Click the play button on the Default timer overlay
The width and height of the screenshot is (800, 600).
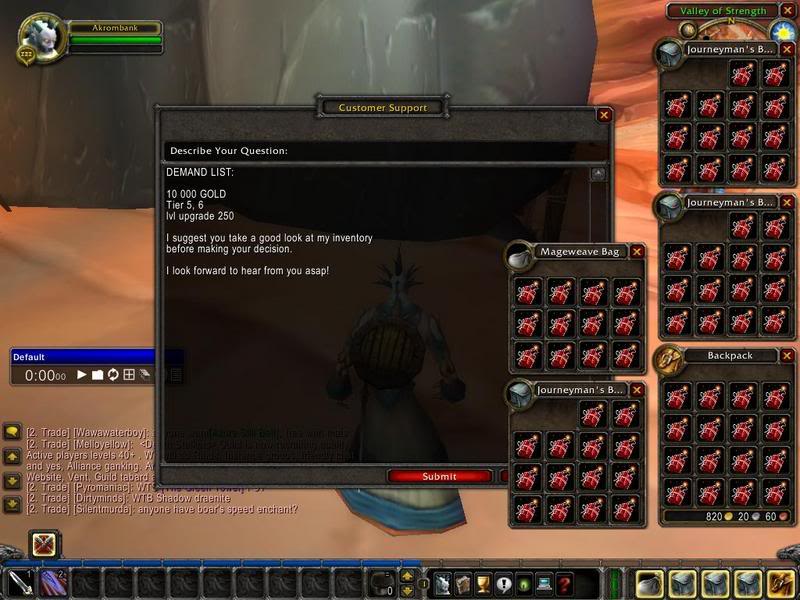(82, 375)
